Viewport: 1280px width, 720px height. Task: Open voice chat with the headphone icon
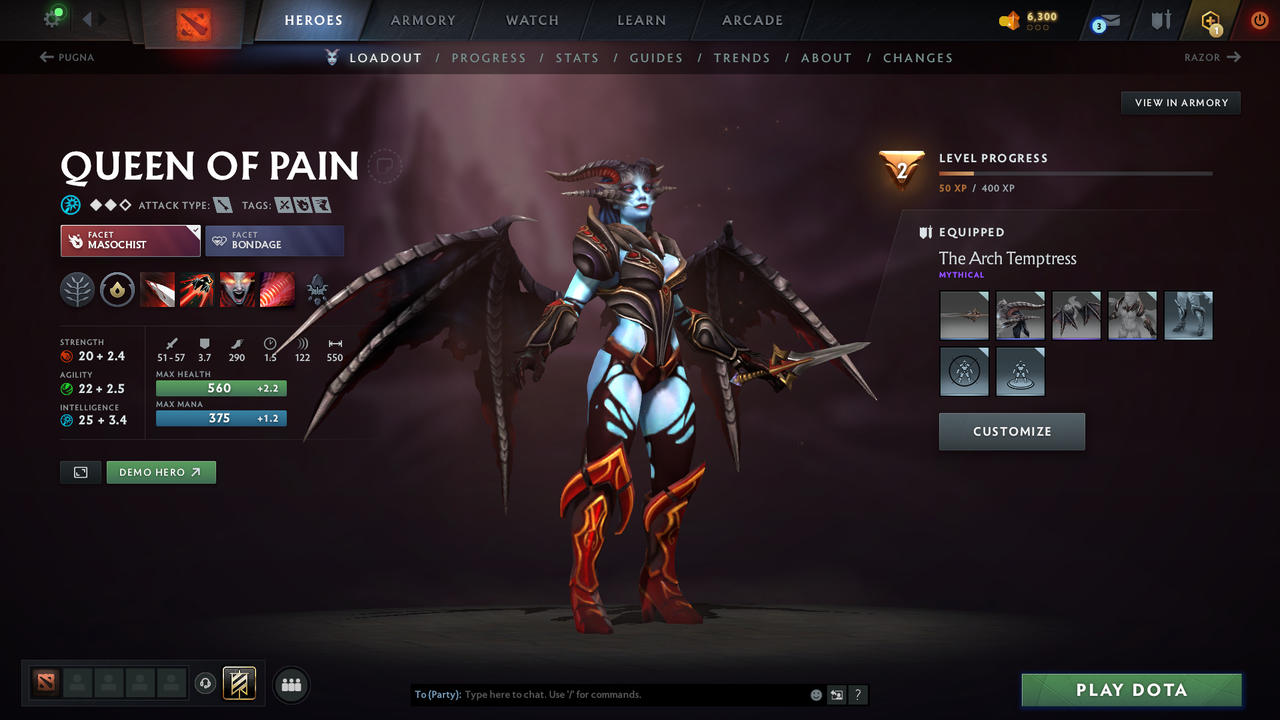207,684
